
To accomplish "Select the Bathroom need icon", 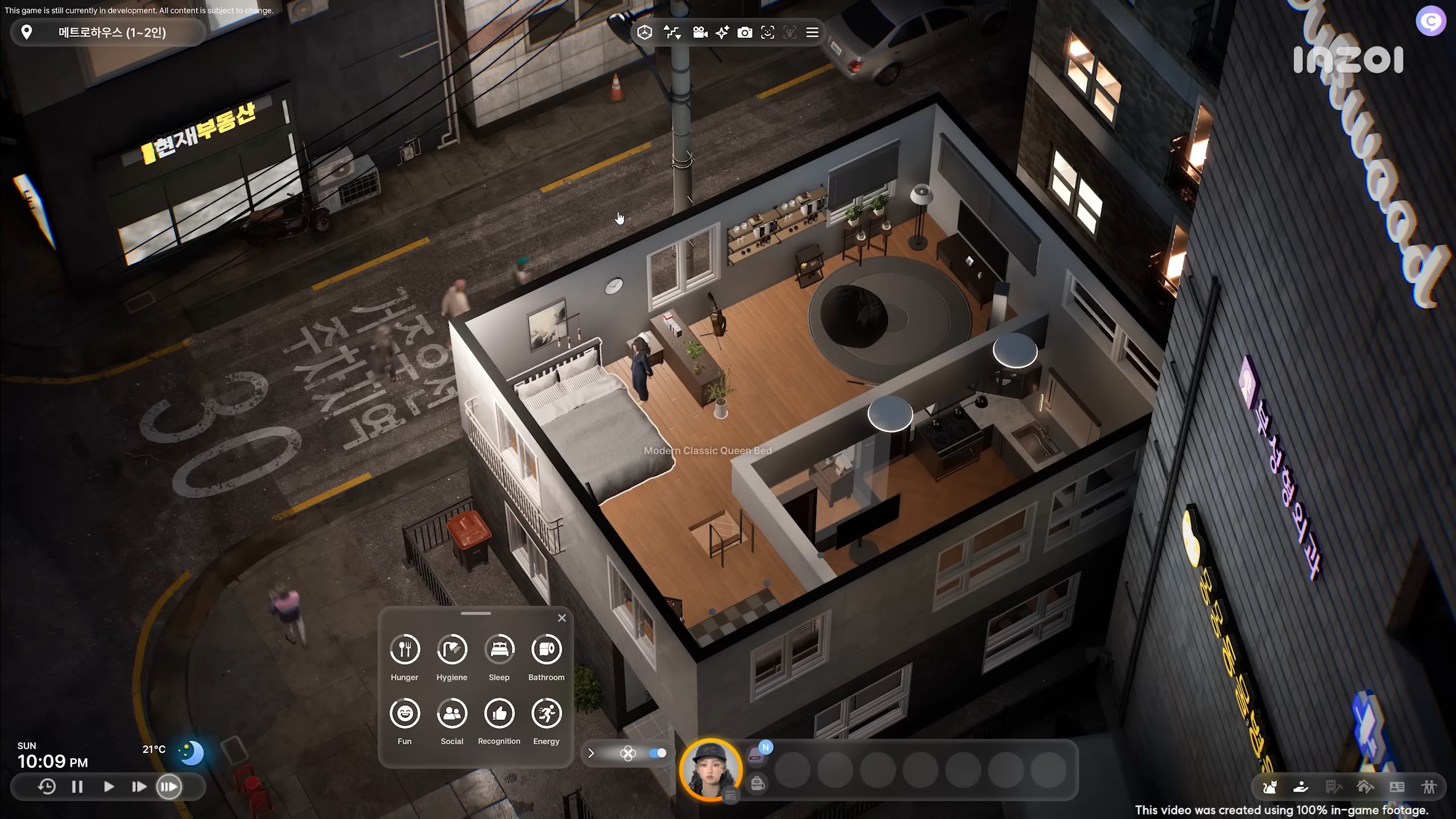I will (x=546, y=650).
